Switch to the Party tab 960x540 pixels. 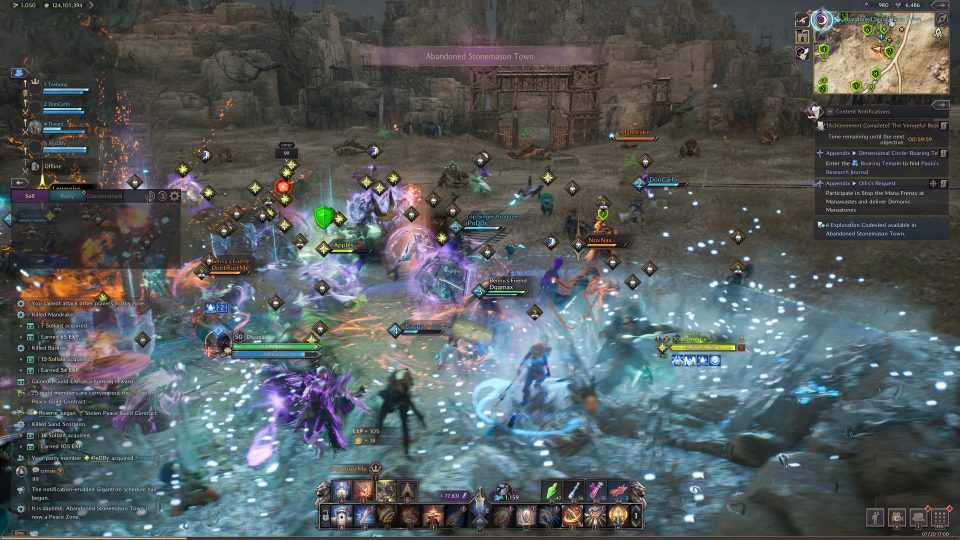(x=68, y=196)
